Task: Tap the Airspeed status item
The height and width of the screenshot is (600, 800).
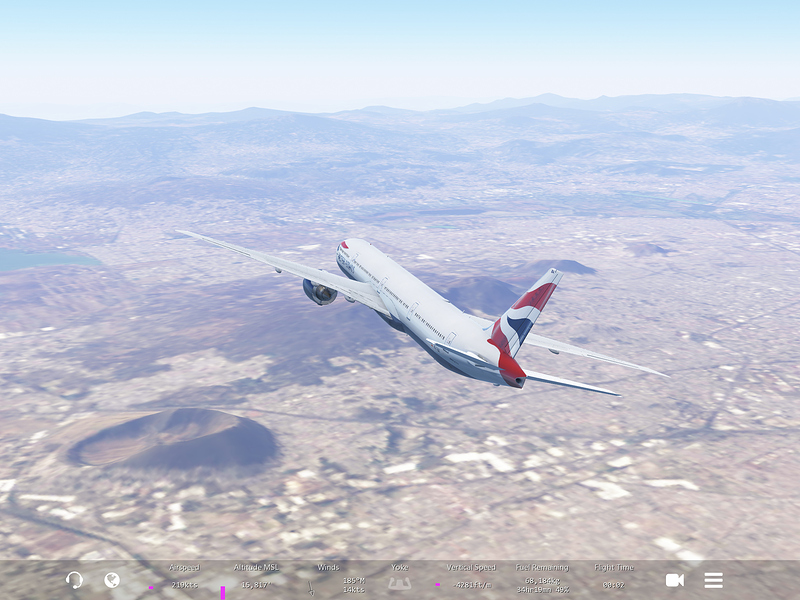Action: tap(184, 578)
